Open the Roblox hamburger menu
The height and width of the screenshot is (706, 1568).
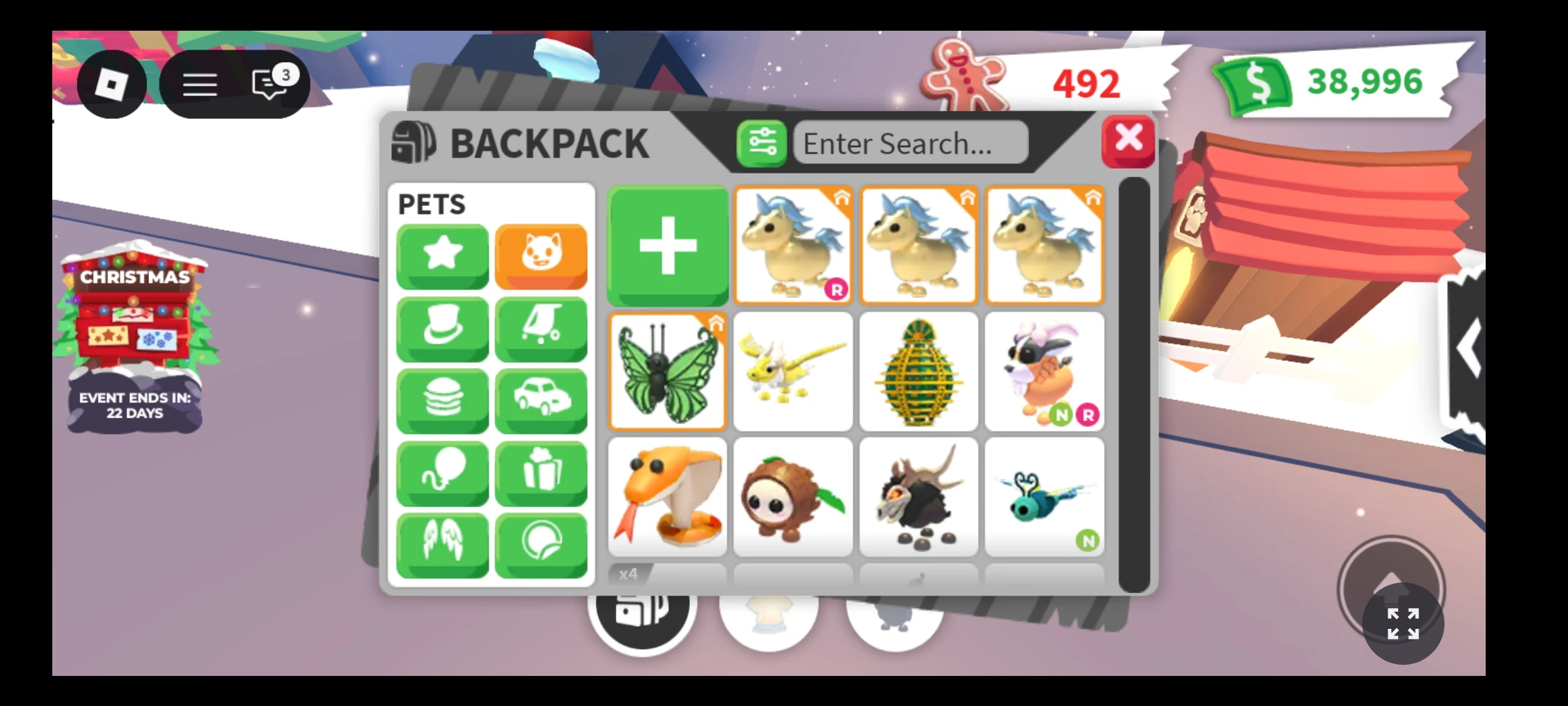pos(200,84)
